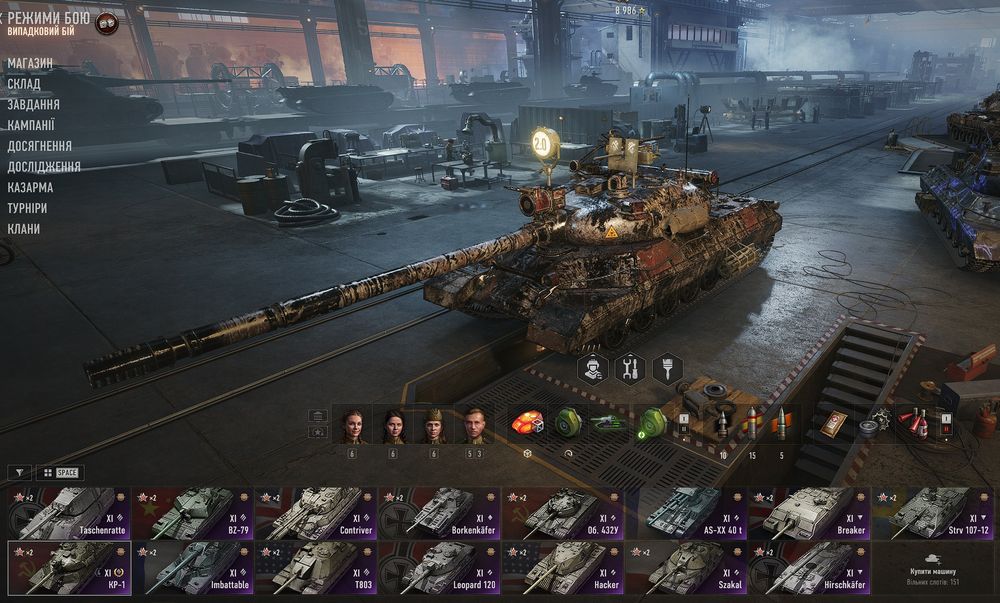Select the Taschenratte tank card
Image resolution: width=1000 pixels, height=603 pixels.
pyautogui.click(x=70, y=513)
